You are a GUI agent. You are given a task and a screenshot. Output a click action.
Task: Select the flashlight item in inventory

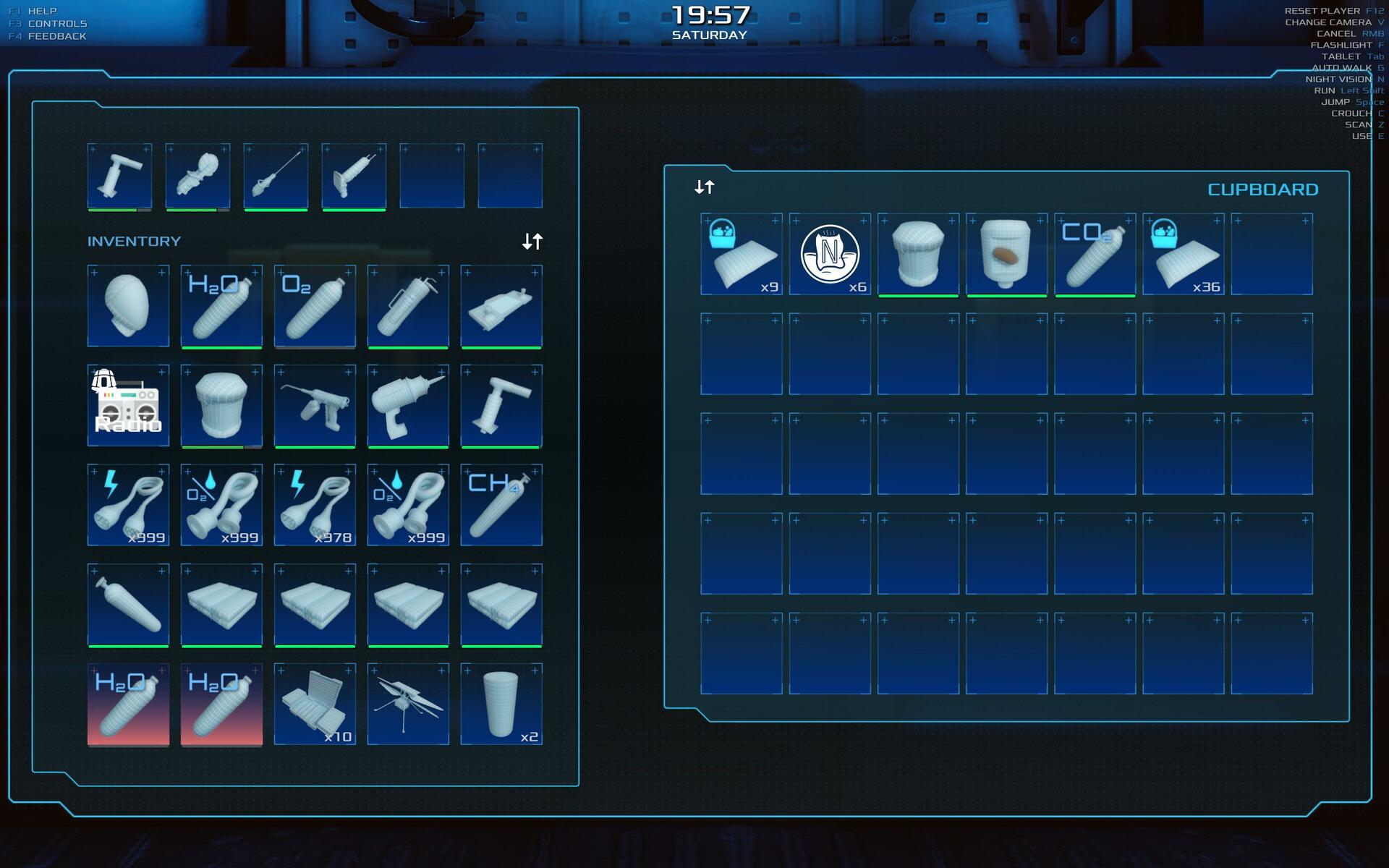[408, 306]
